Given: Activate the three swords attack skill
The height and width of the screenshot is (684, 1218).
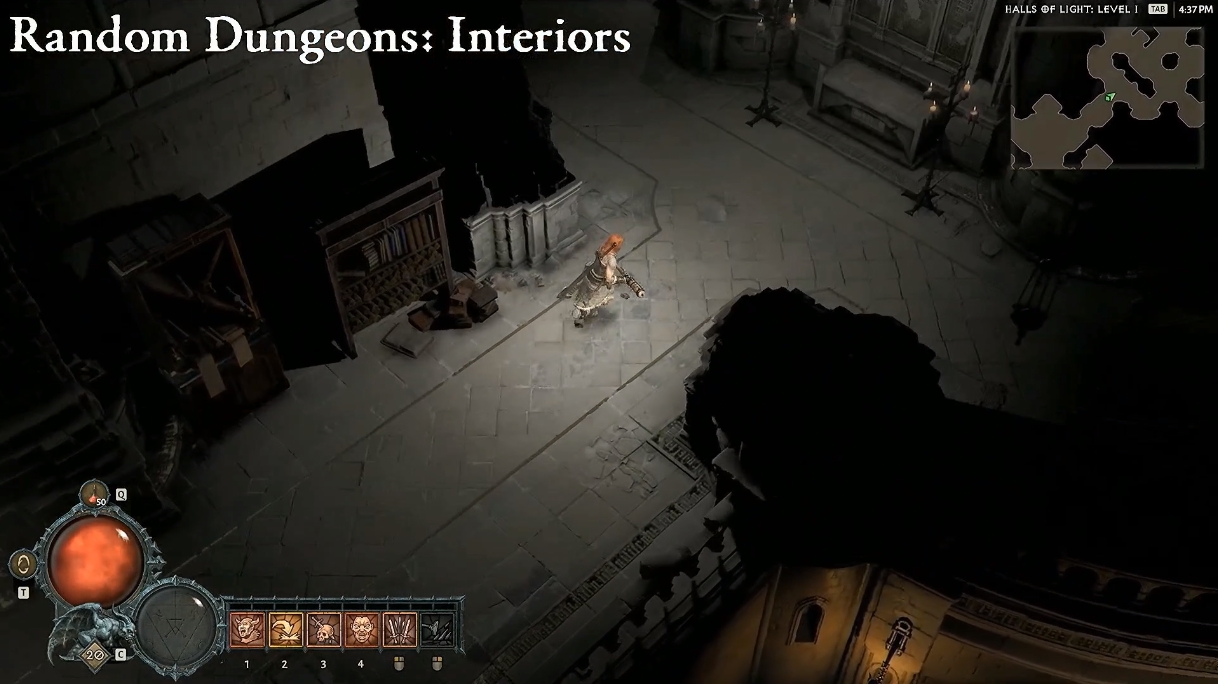Looking at the screenshot, I should [399, 630].
